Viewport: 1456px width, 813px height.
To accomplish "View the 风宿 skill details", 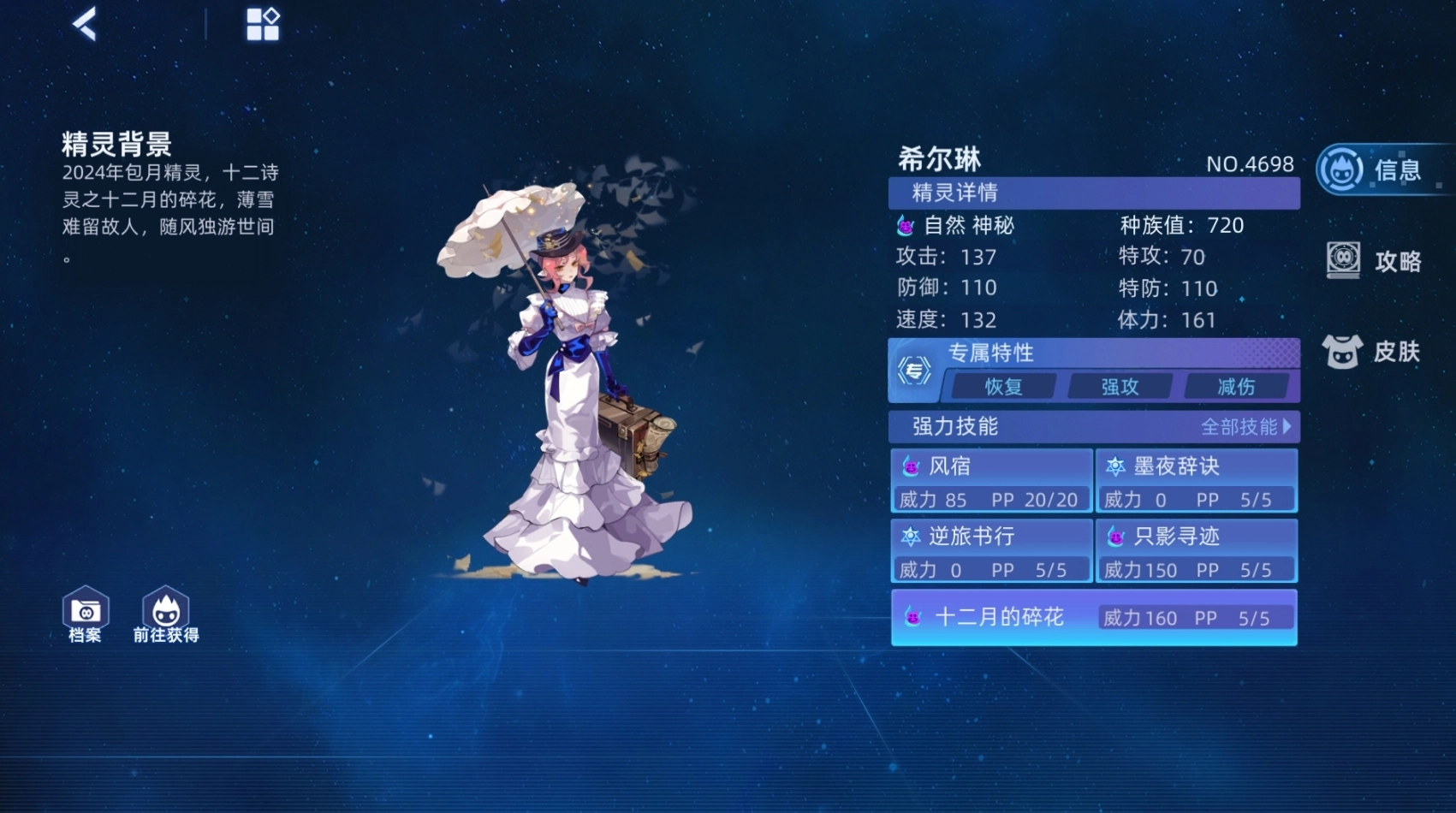I will pos(991,480).
